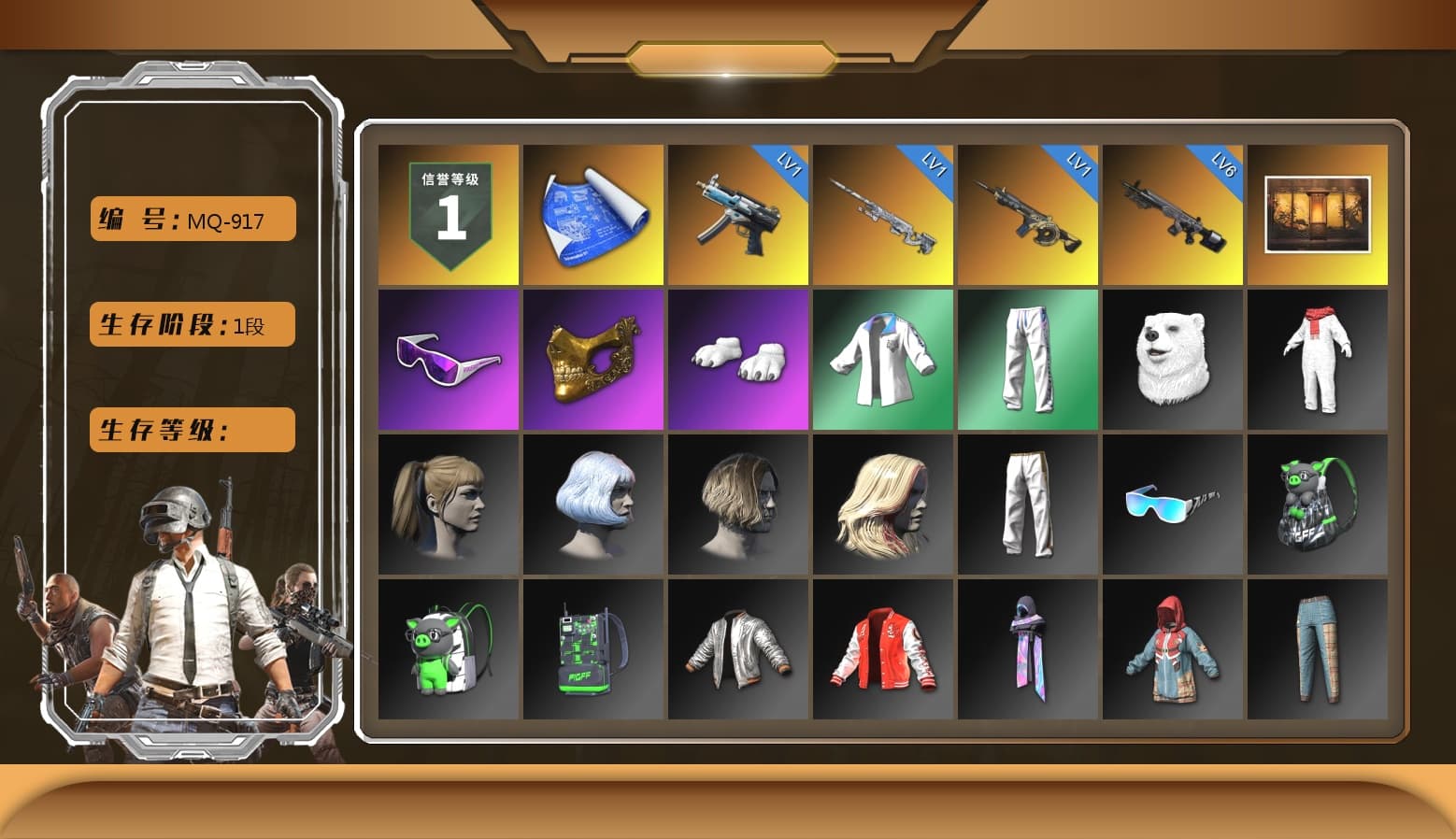Select the polar bear head cosmetic
Screen dimensions: 1456x839
pos(1173,360)
